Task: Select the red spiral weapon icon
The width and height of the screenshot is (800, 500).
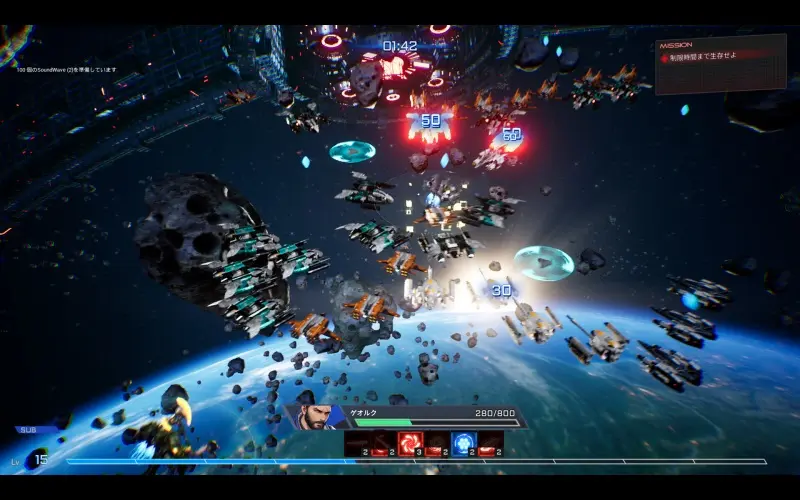Action: [410, 442]
